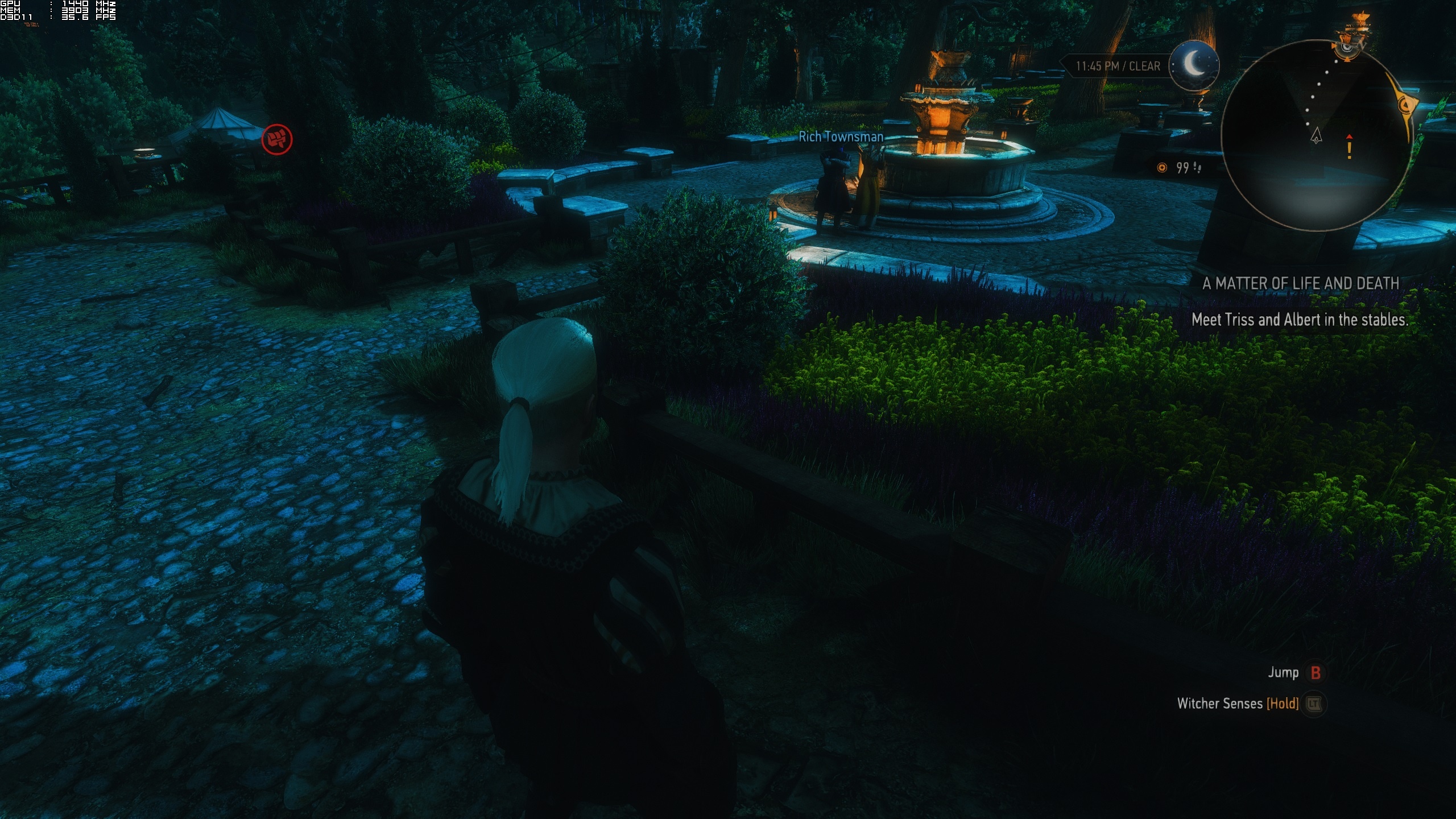Select the quest title A Matter of Life and Death
Screen dimensions: 1456x819
(1300, 283)
